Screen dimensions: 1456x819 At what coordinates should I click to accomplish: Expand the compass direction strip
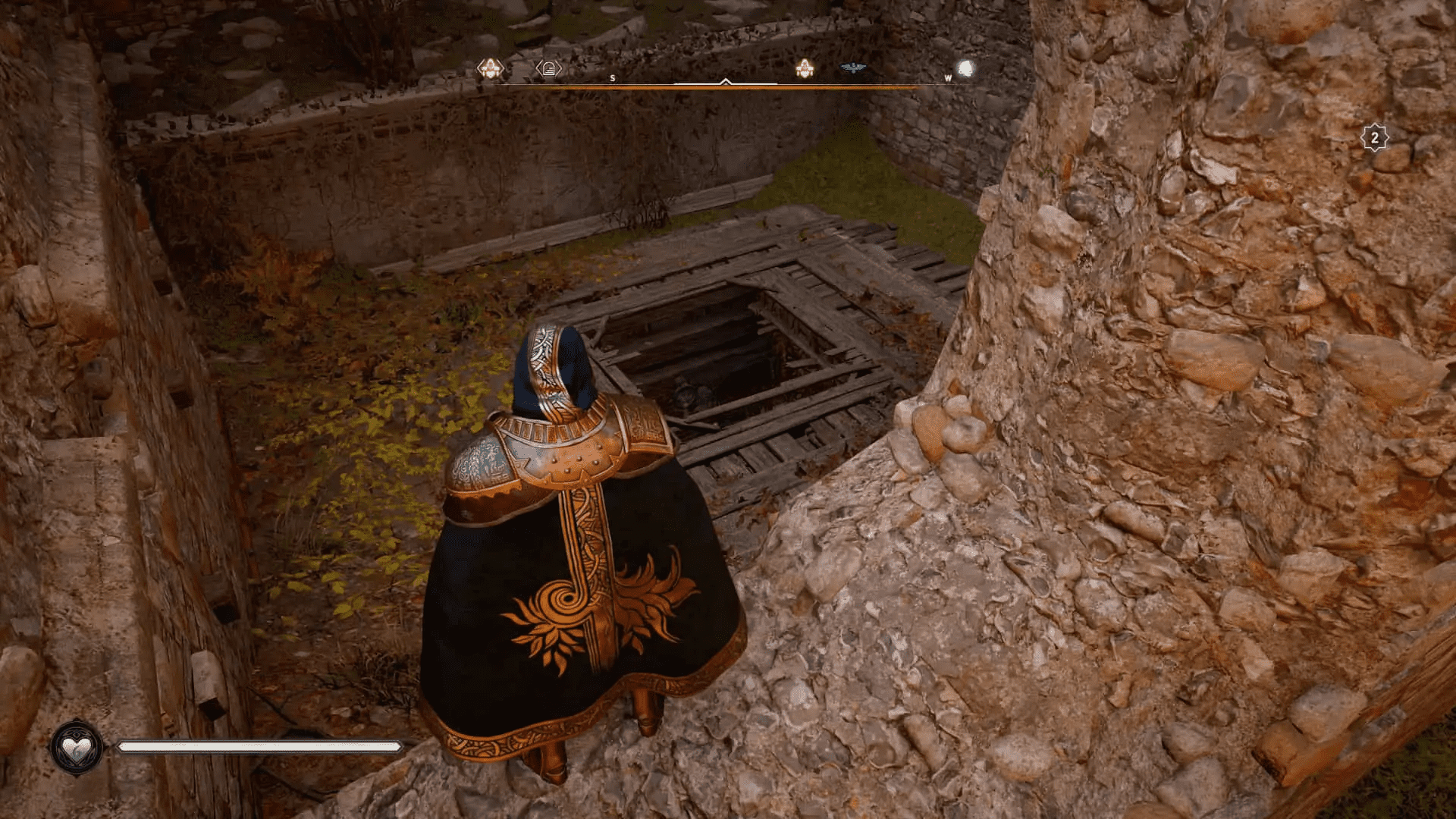point(726,87)
